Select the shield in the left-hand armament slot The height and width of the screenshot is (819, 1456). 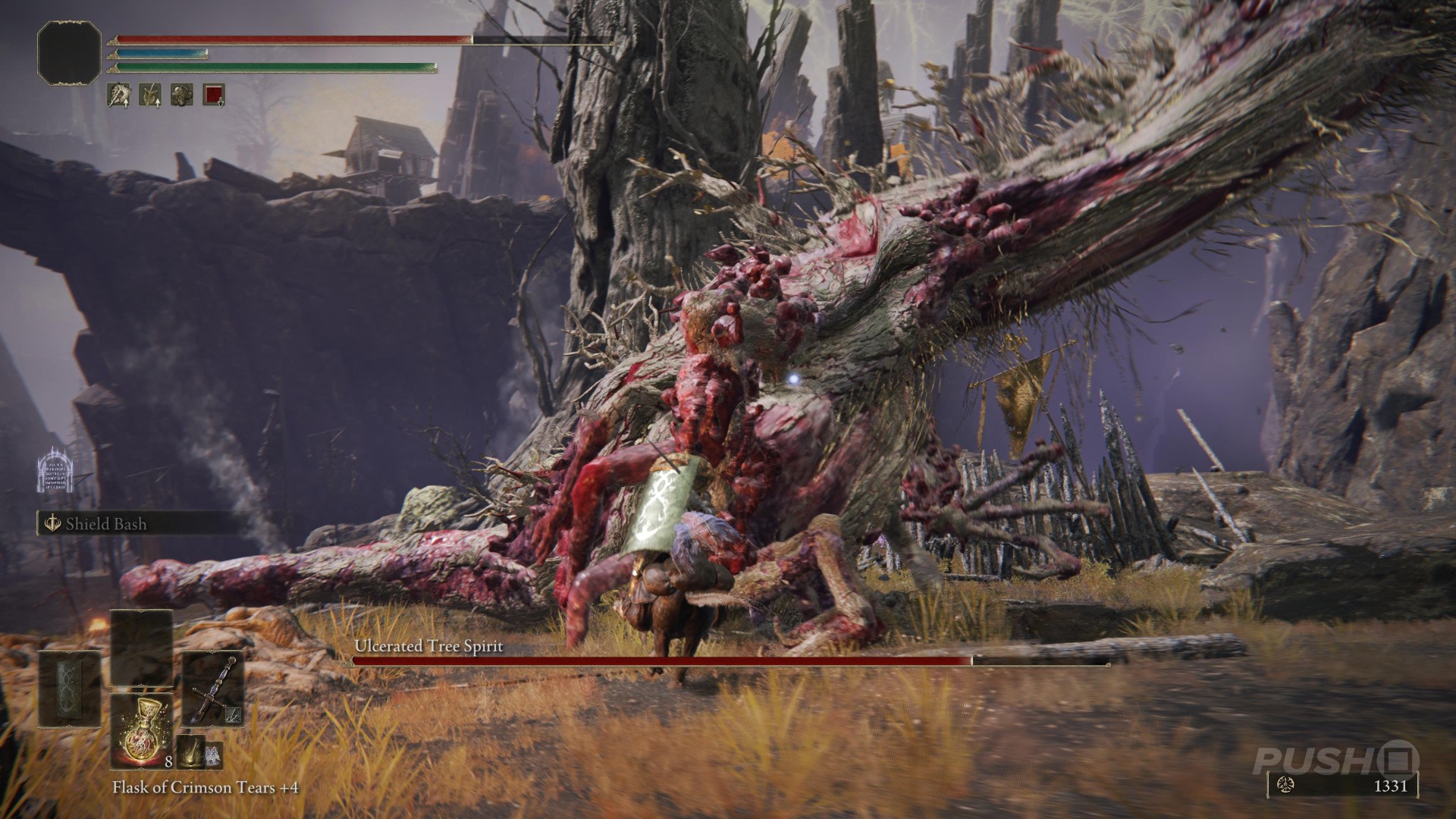pos(68,690)
